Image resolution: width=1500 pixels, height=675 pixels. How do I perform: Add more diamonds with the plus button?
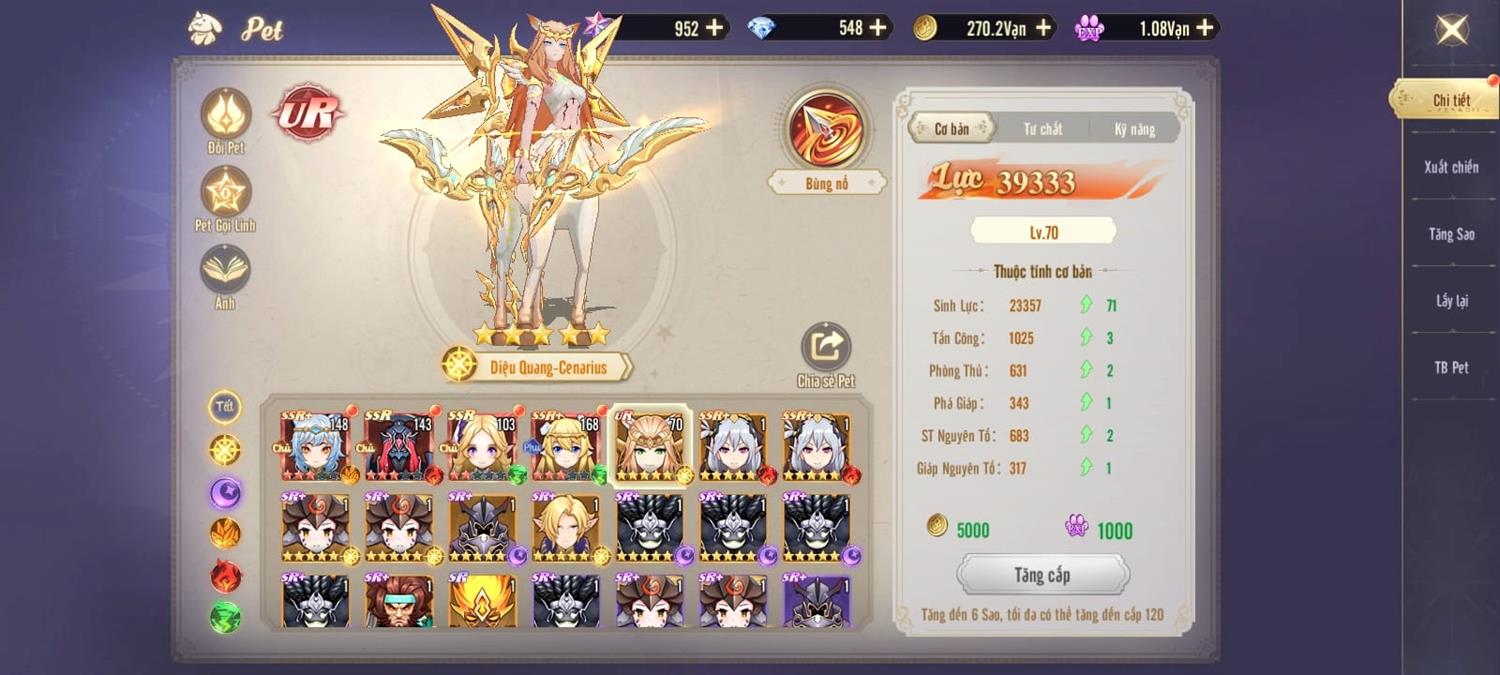tap(878, 28)
